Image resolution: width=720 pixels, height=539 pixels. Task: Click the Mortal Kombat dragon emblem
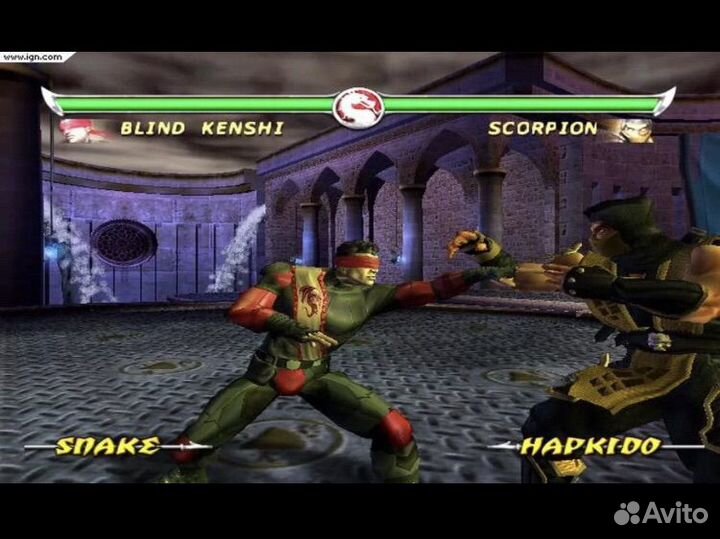click(360, 105)
